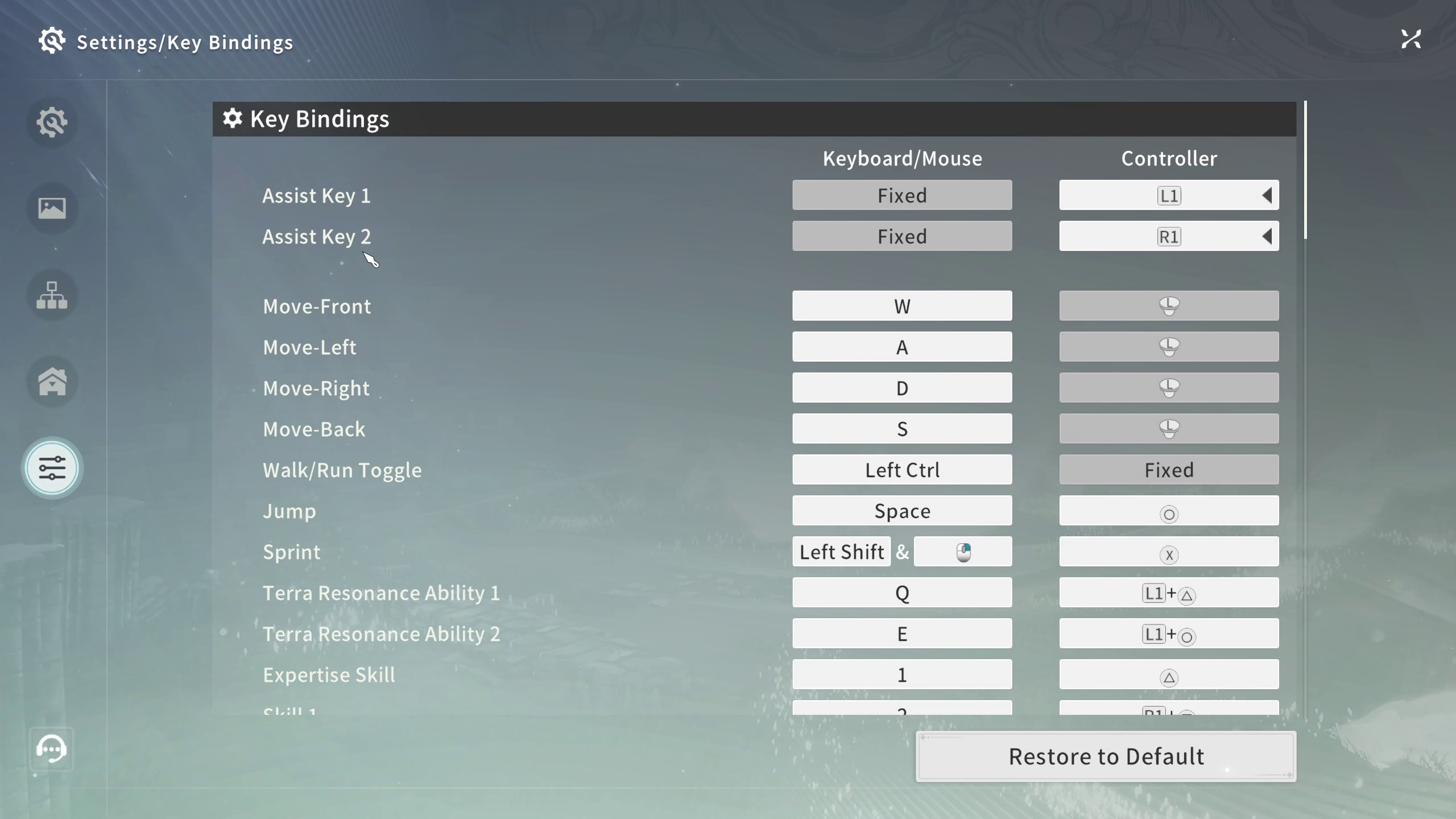Switch to the picture display settings tab
1456x819 pixels.
tap(52, 208)
